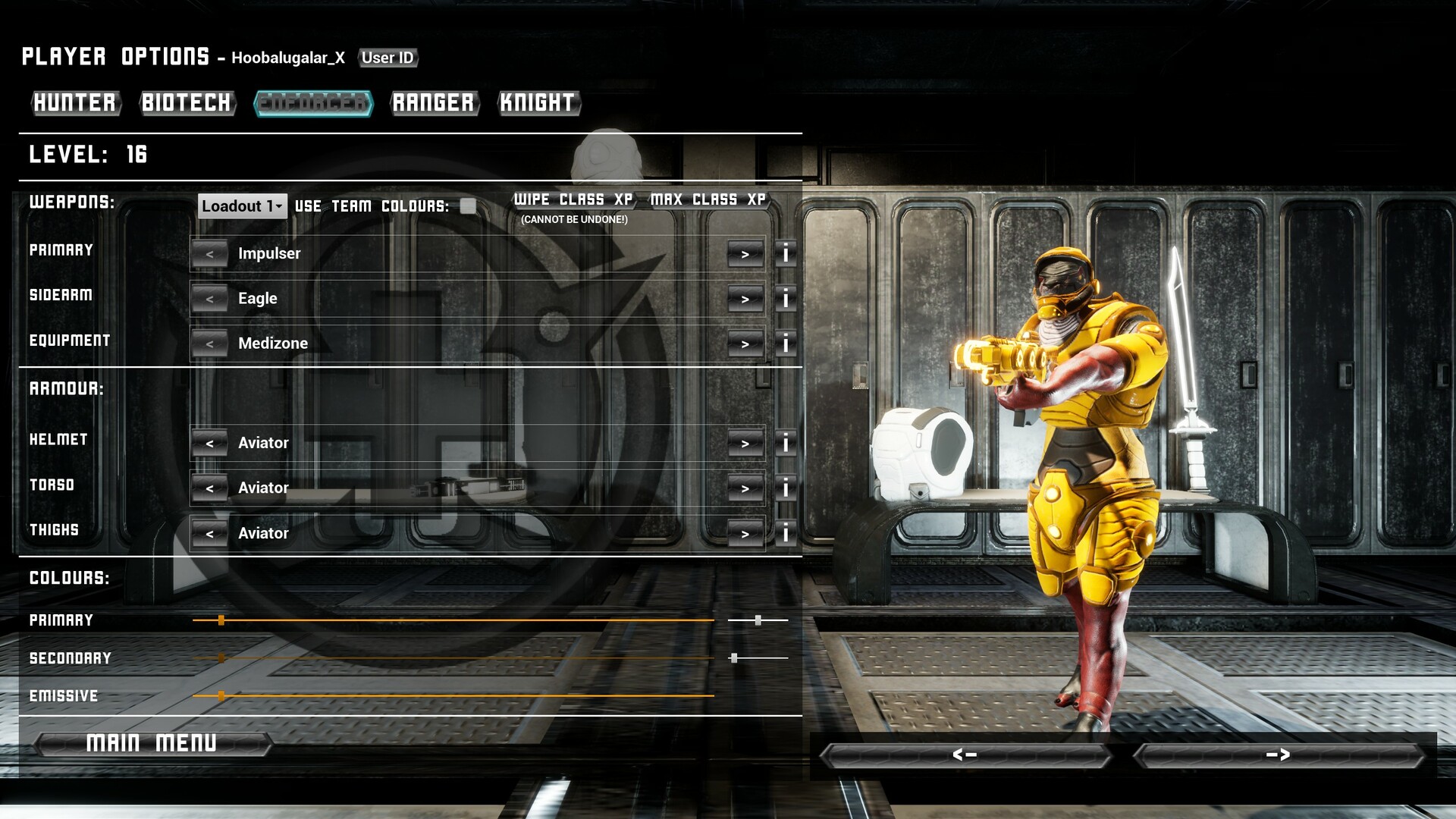This screenshot has height=819, width=1456.
Task: Switch to the Hunter class tab
Action: [76, 104]
